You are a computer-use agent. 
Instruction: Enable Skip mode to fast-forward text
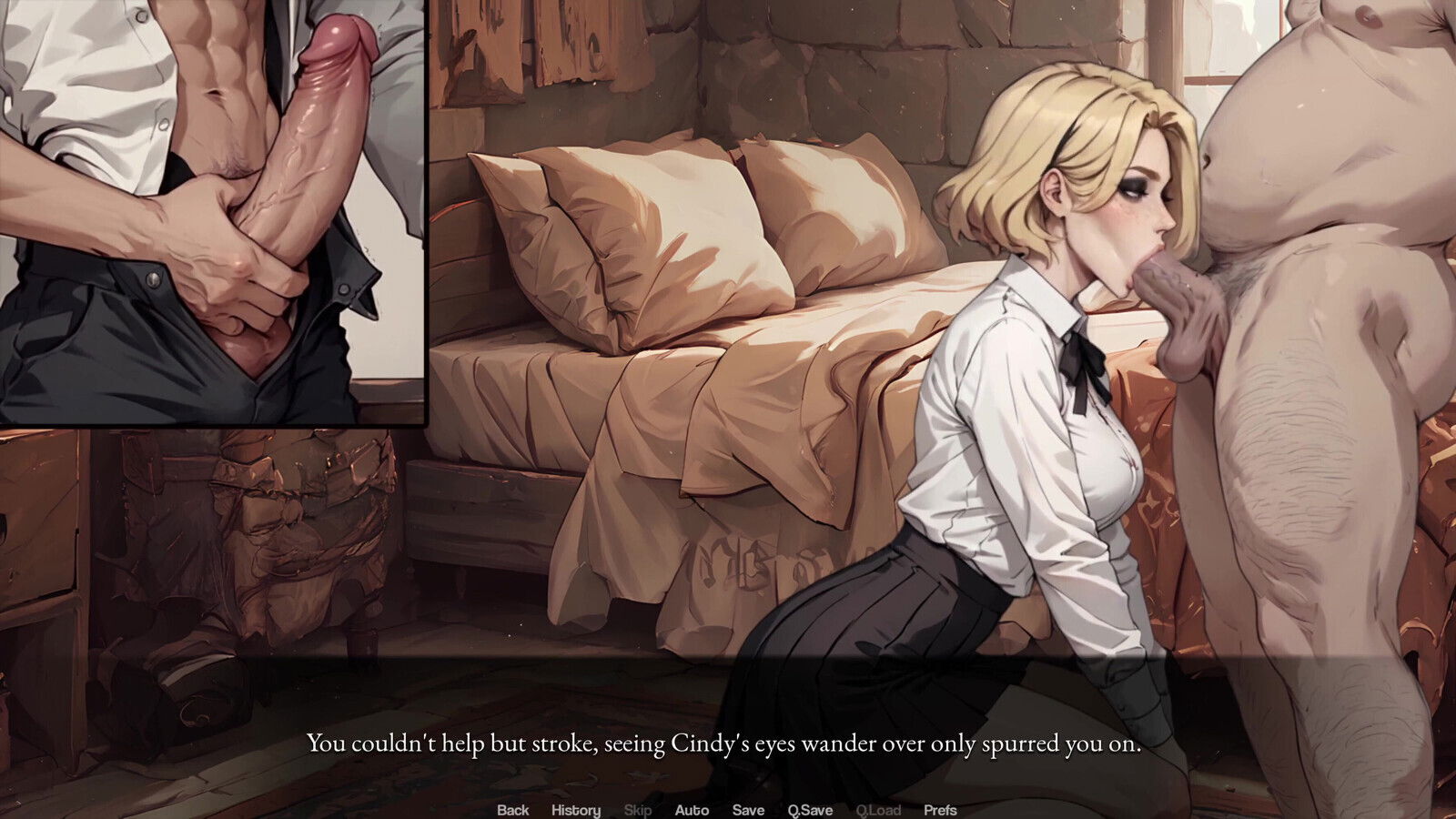(638, 809)
